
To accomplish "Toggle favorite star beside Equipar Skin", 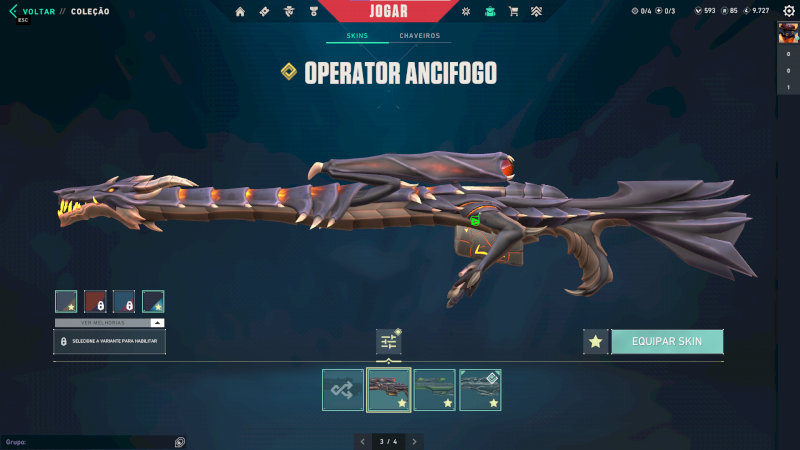I will click(x=596, y=341).
